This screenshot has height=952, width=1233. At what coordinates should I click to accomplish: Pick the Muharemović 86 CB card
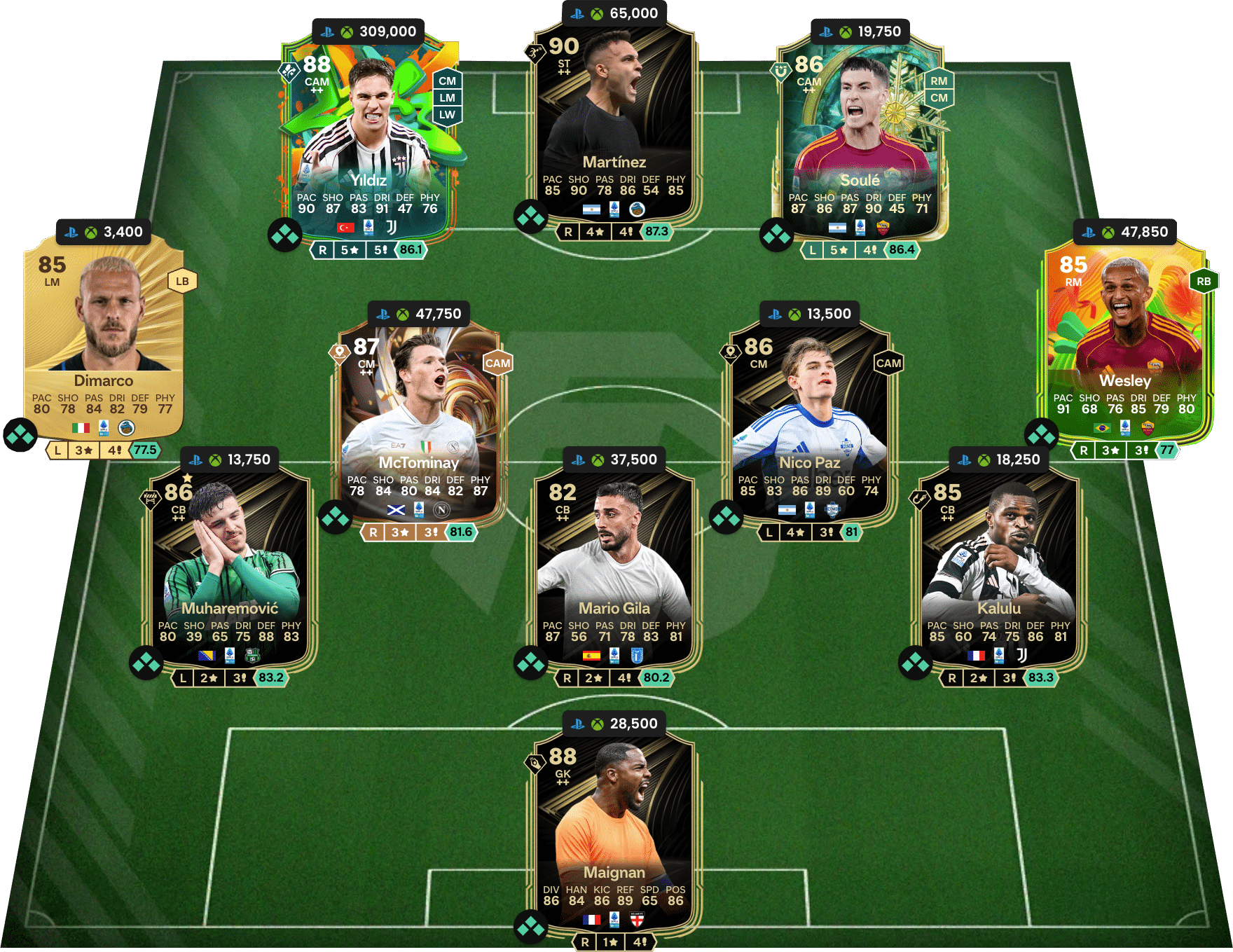[230, 567]
